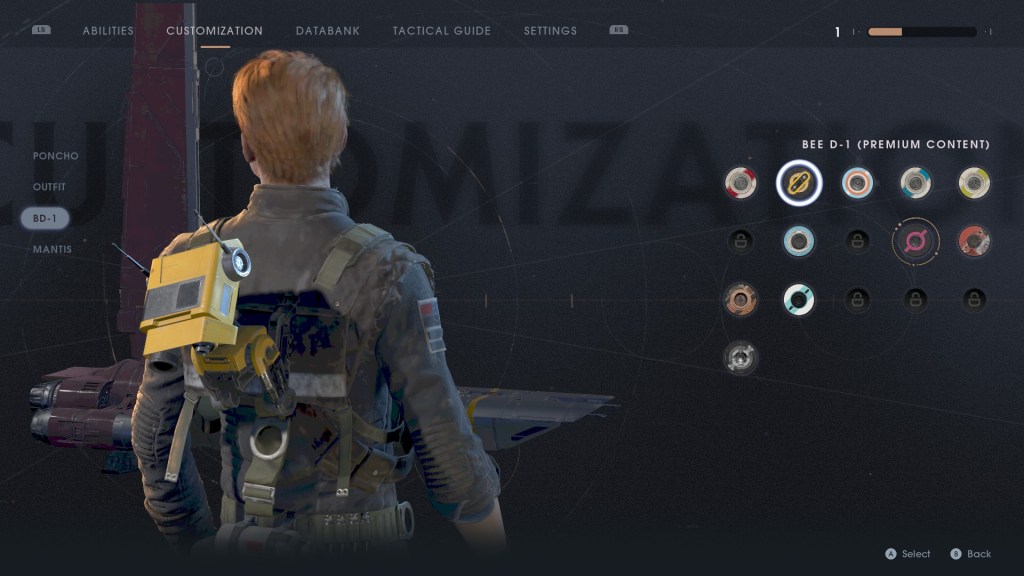This screenshot has width=1024, height=576.
Task: Choose the rusty copper BD-1 skin
Action: pyautogui.click(x=741, y=299)
